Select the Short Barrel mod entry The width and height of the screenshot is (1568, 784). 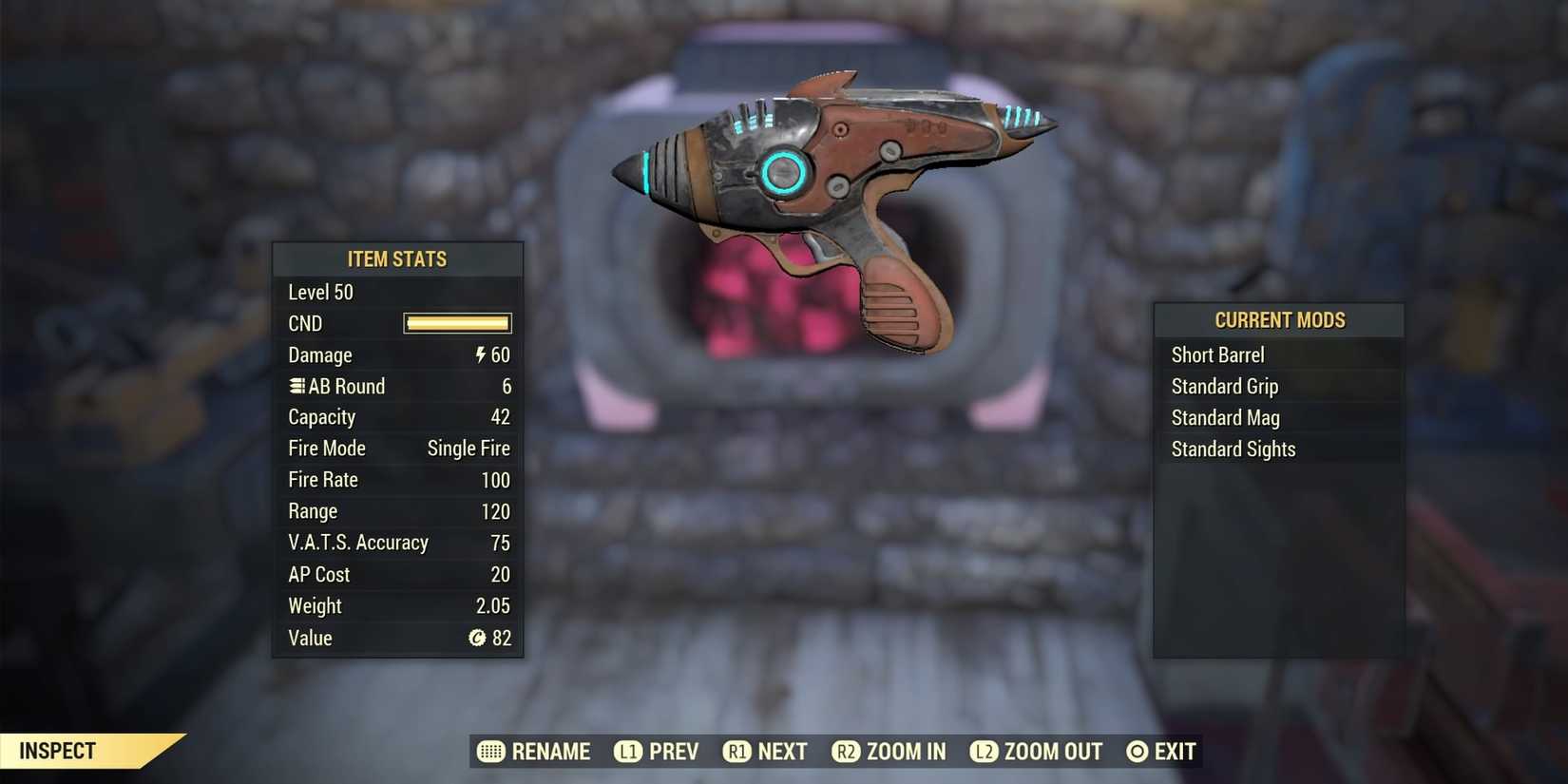pos(1217,354)
